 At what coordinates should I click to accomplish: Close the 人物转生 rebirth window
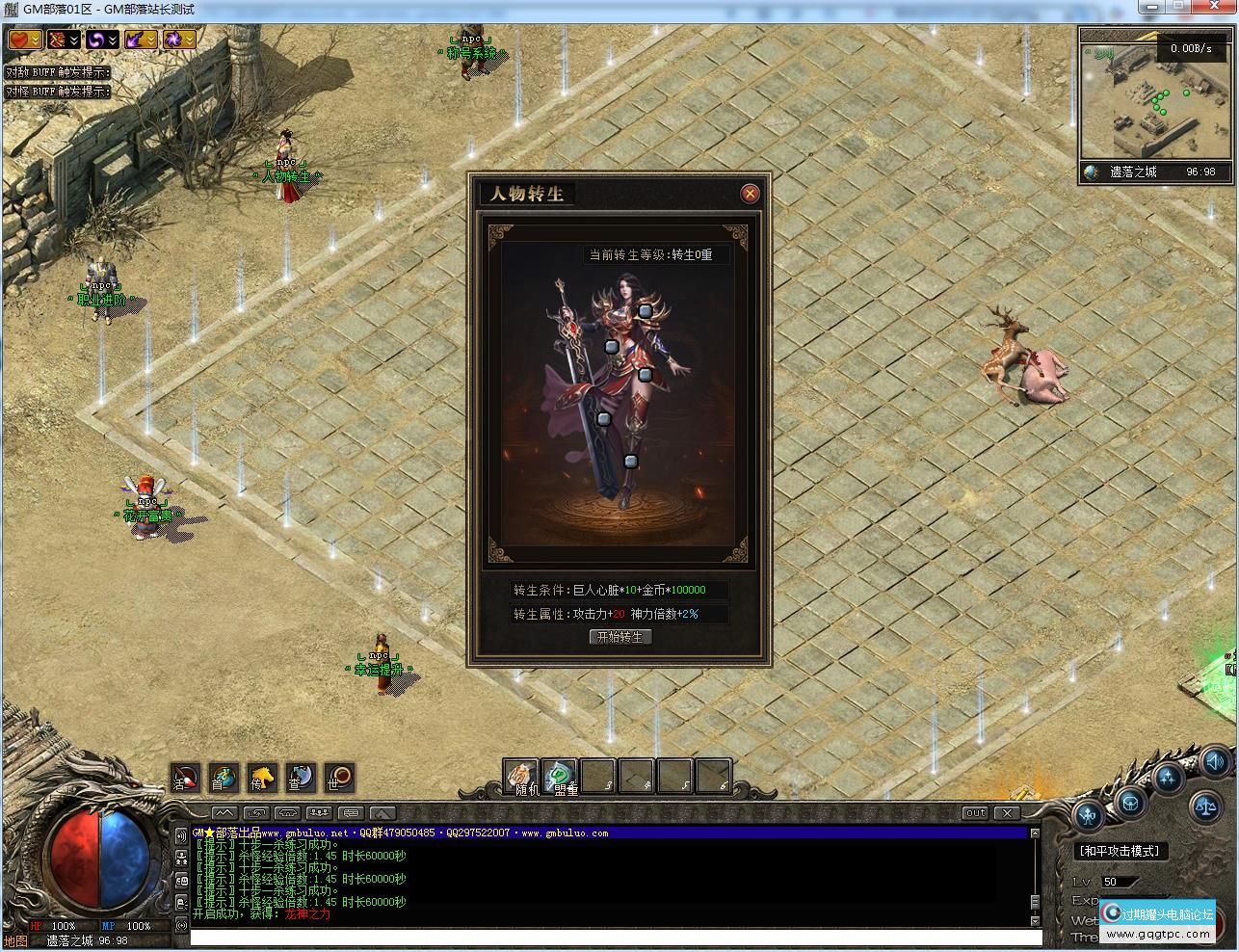[750, 194]
